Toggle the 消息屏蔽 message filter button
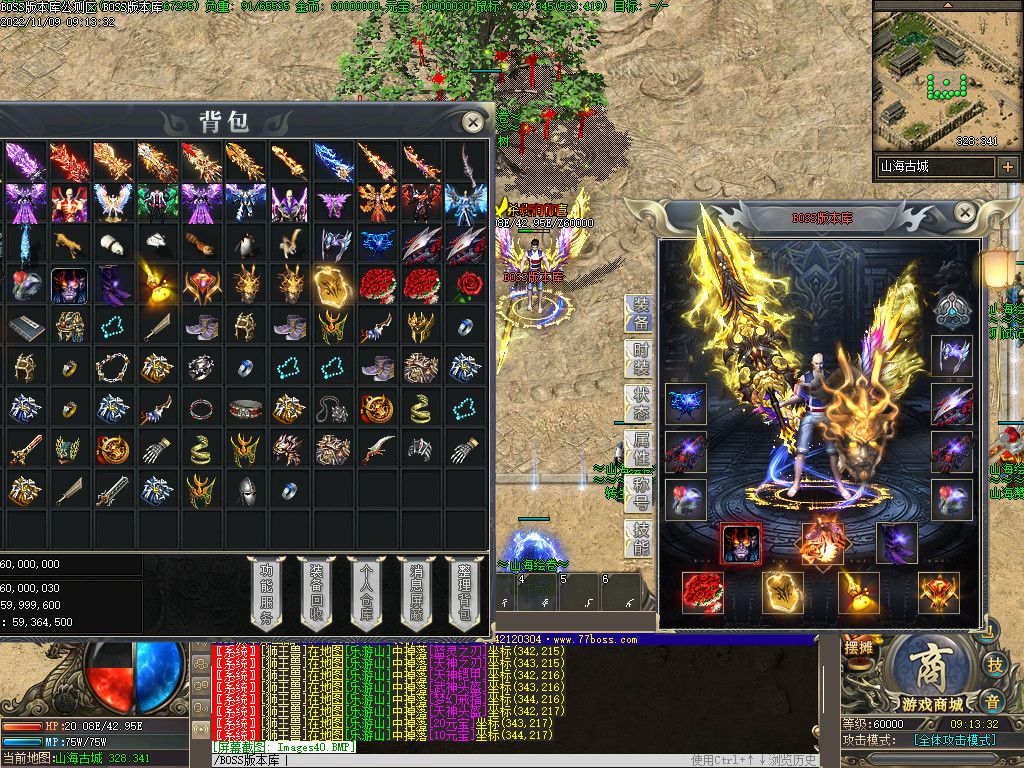 coord(415,595)
